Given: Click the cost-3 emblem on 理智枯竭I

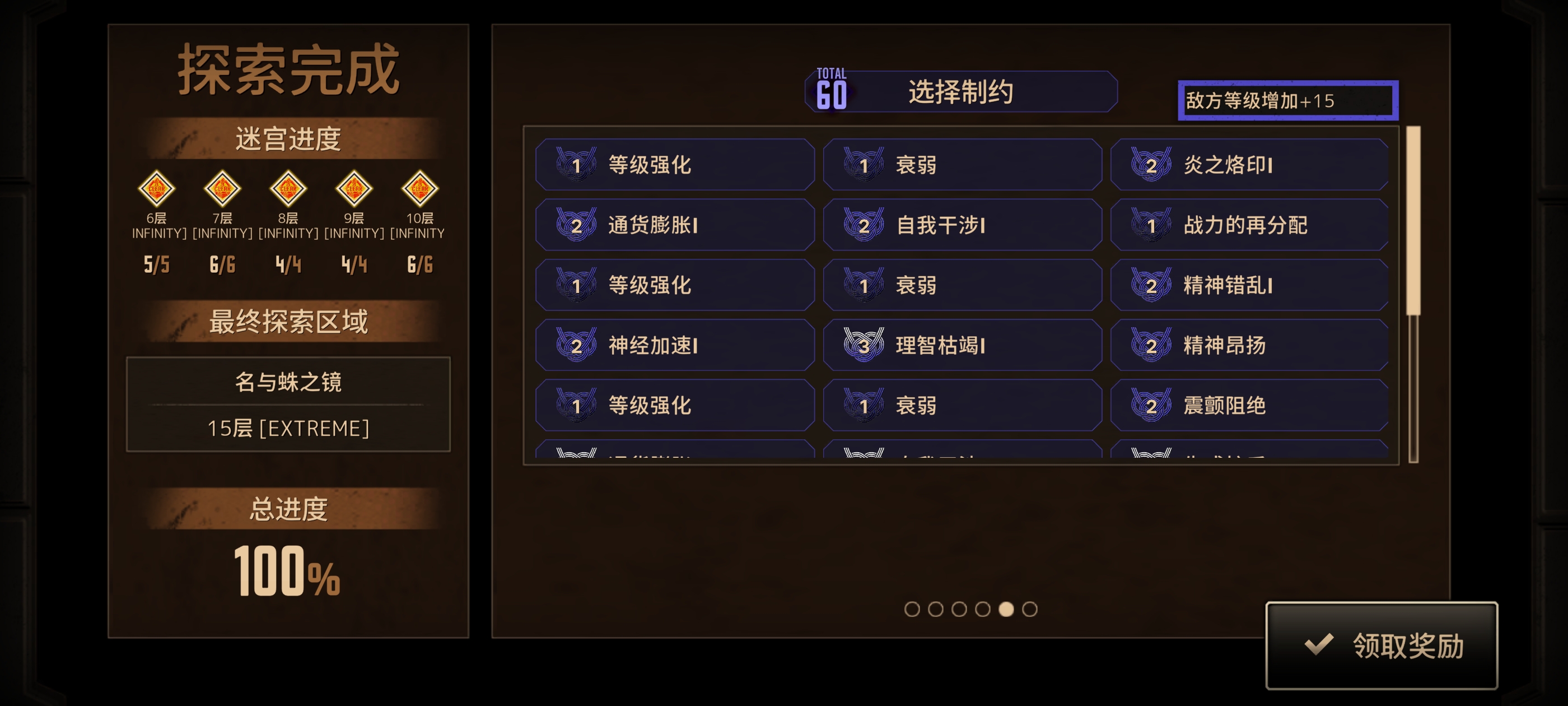Looking at the screenshot, I should tap(865, 344).
